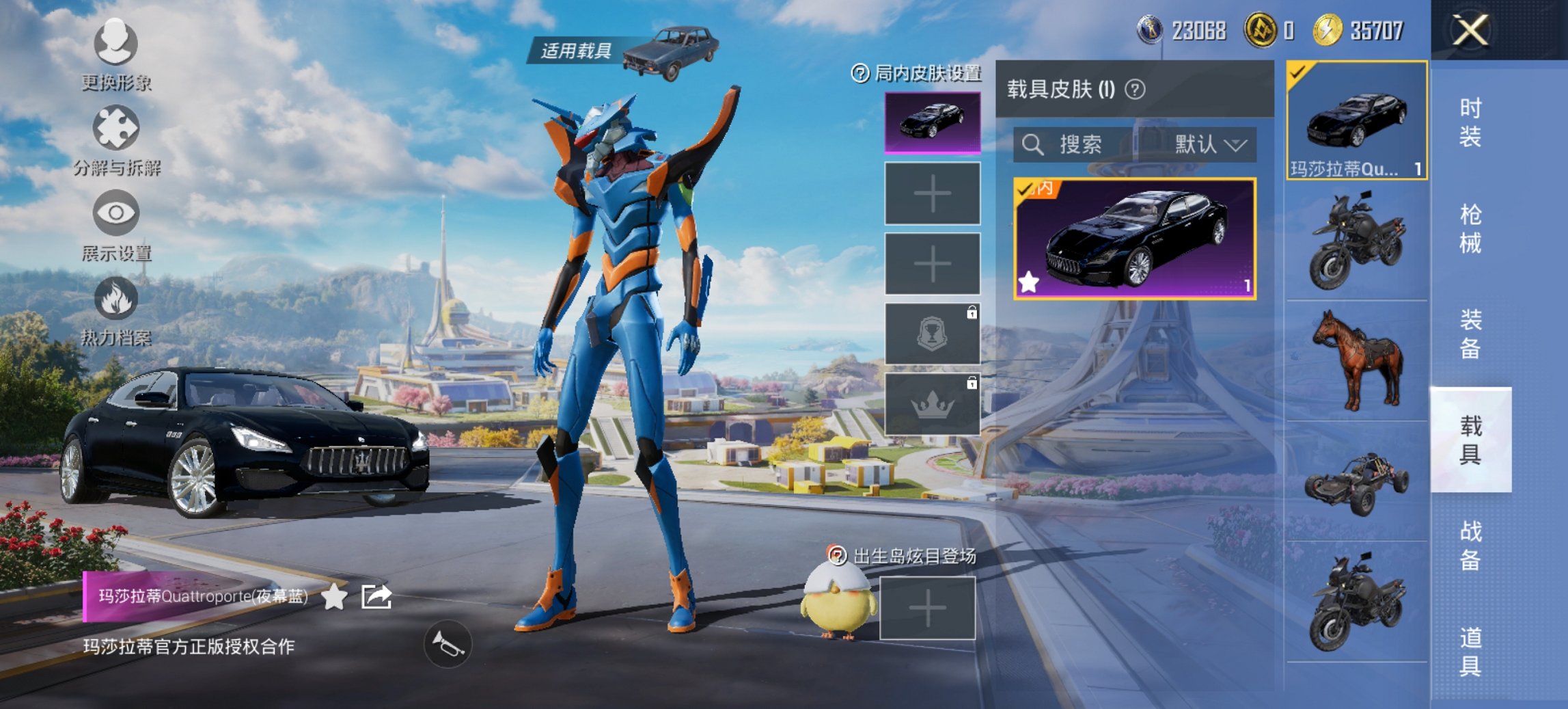Switch to the 道具 items tab
The image size is (1568, 709).
[x=1470, y=651]
